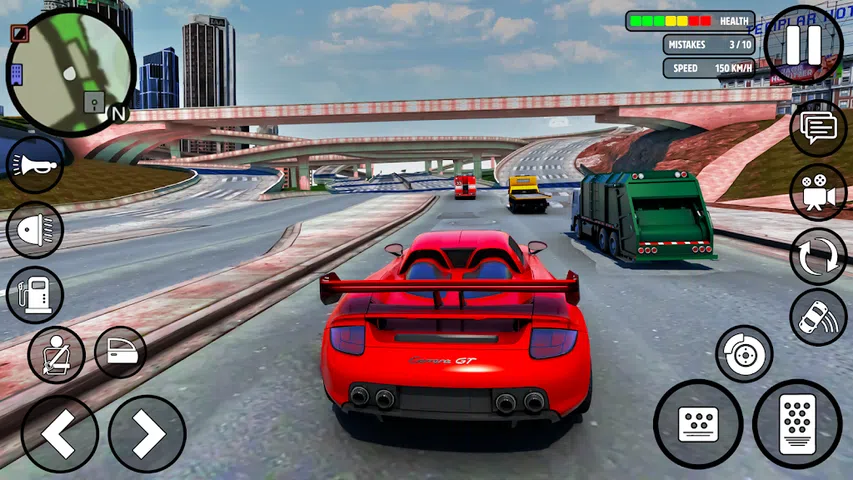
Task: Tap the circular arrows reset button
Action: (x=818, y=256)
